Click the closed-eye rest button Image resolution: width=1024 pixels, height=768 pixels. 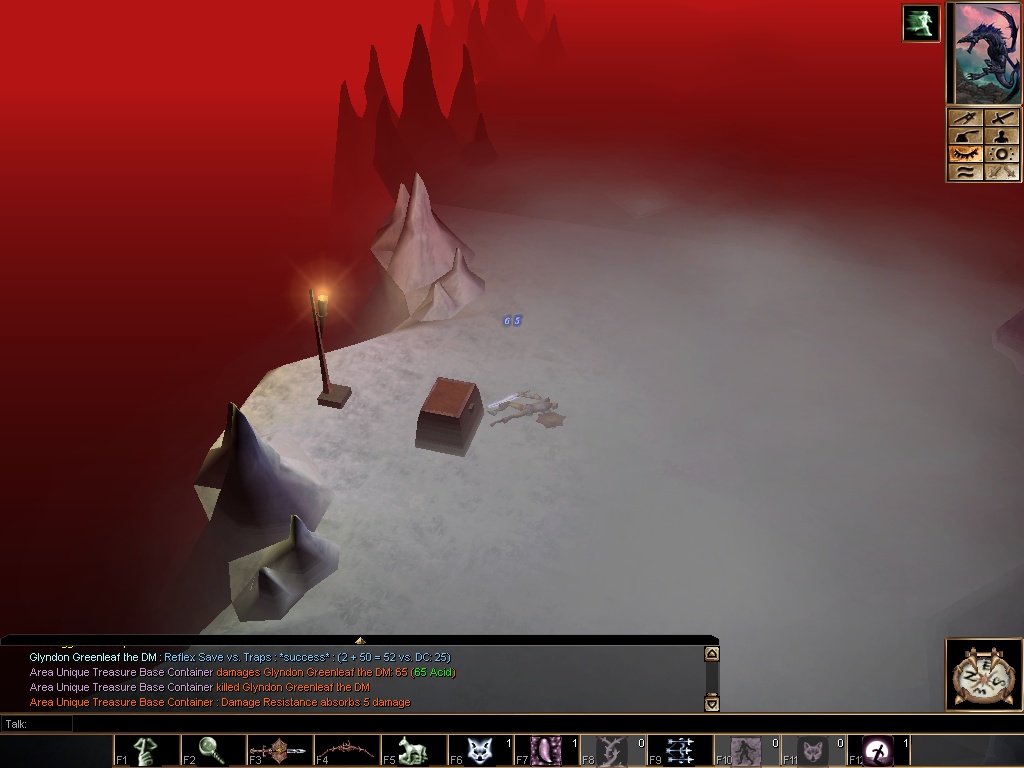tap(966, 154)
